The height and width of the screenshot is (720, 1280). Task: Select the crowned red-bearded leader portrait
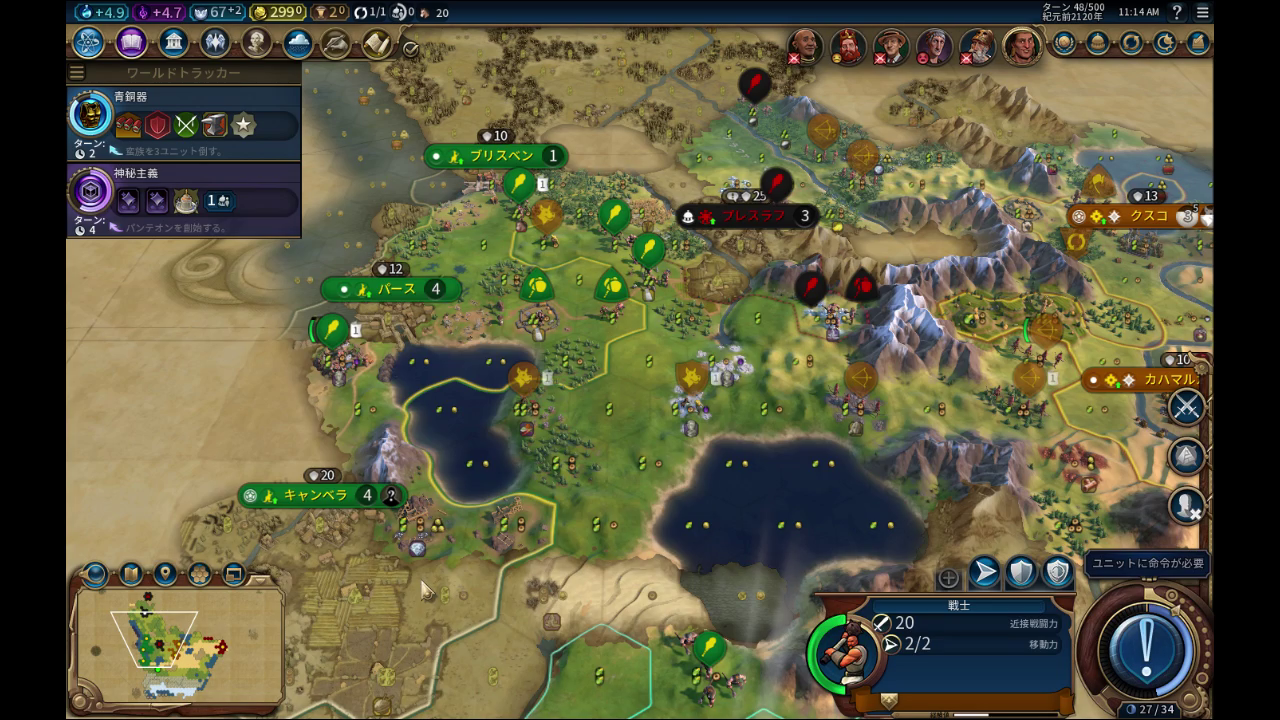pyautogui.click(x=848, y=47)
